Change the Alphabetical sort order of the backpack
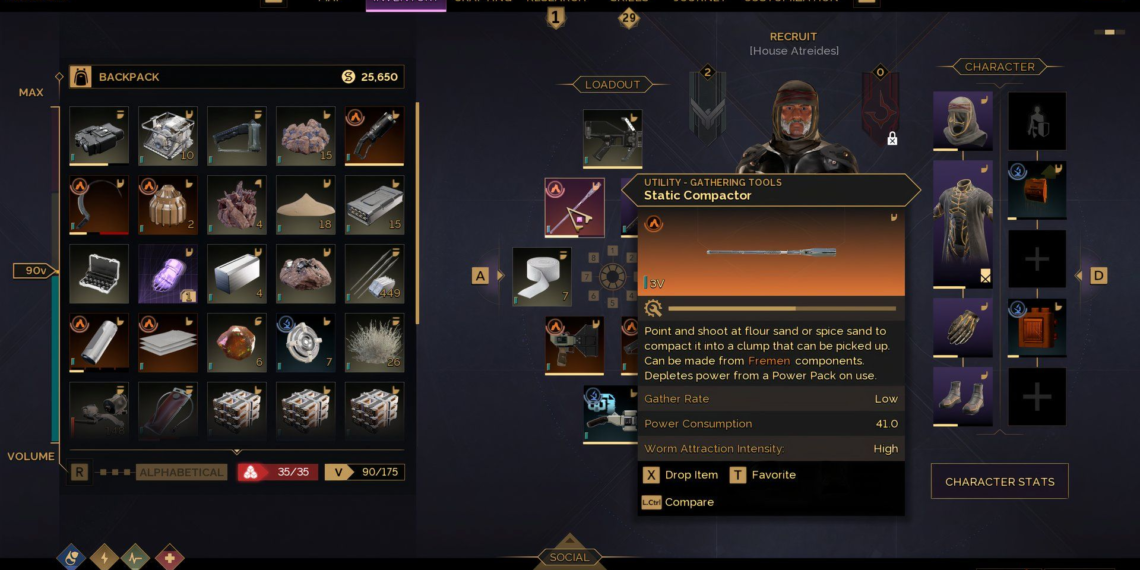 click(x=181, y=472)
